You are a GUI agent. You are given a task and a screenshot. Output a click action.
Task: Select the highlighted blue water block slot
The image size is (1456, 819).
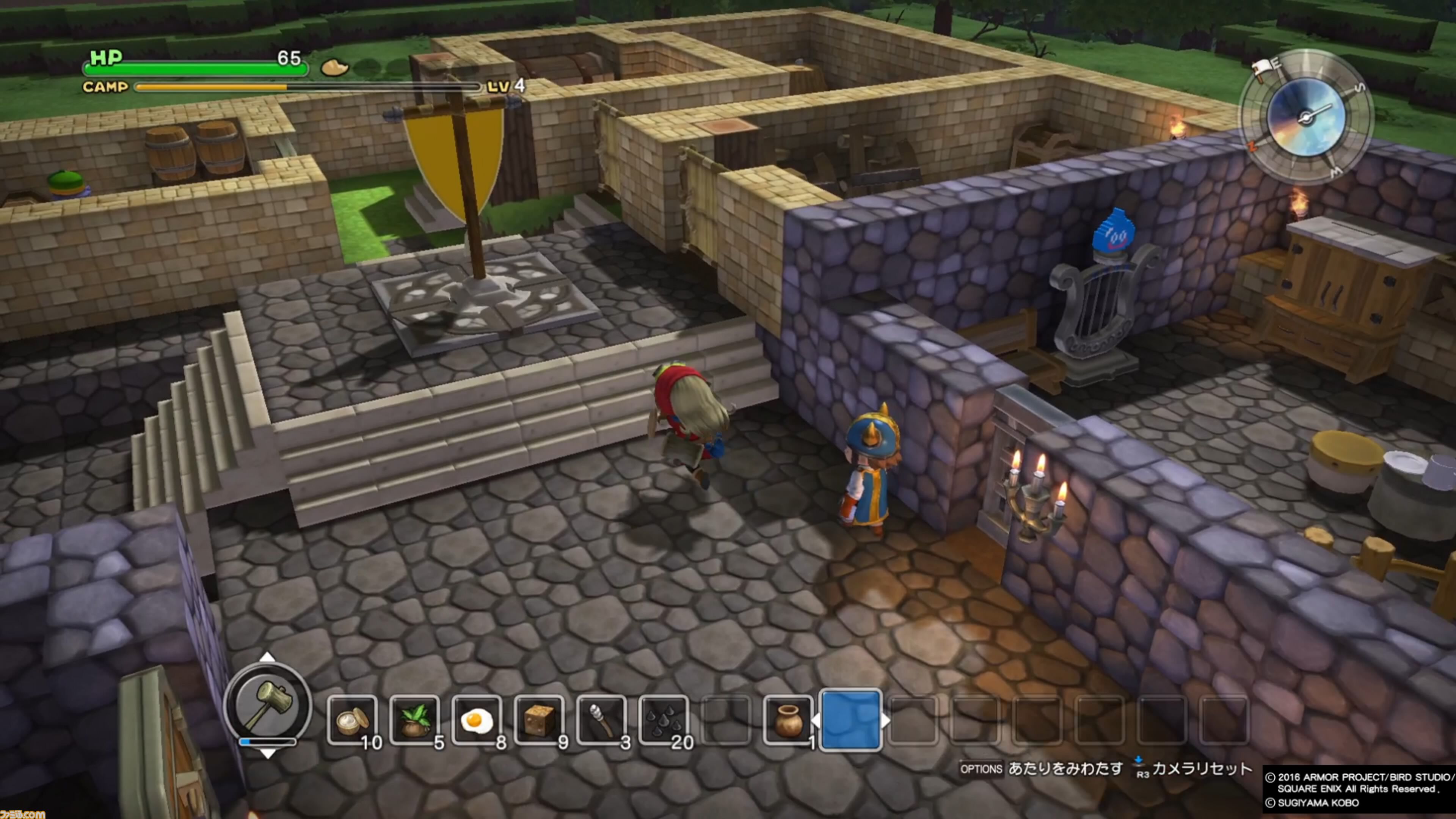click(x=850, y=721)
